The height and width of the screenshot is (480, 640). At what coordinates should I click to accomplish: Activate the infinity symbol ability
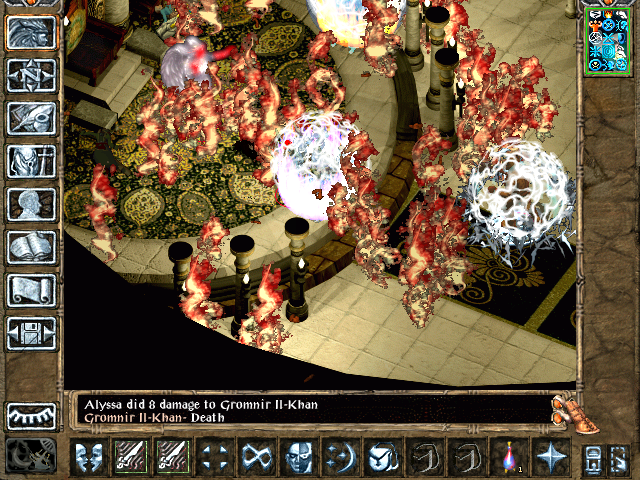click(x=255, y=457)
